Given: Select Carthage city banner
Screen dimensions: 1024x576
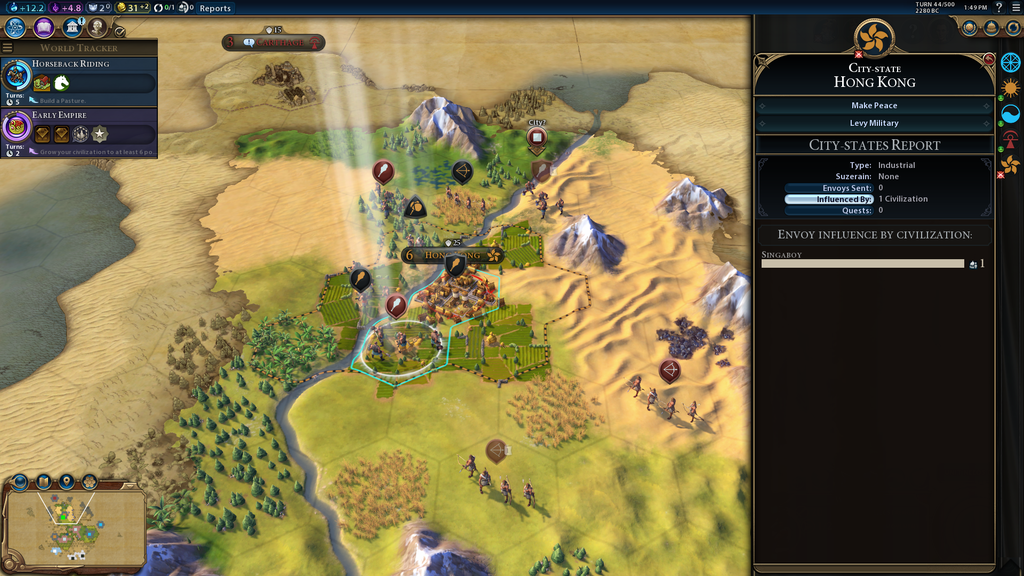Looking at the screenshot, I should click(x=274, y=43).
